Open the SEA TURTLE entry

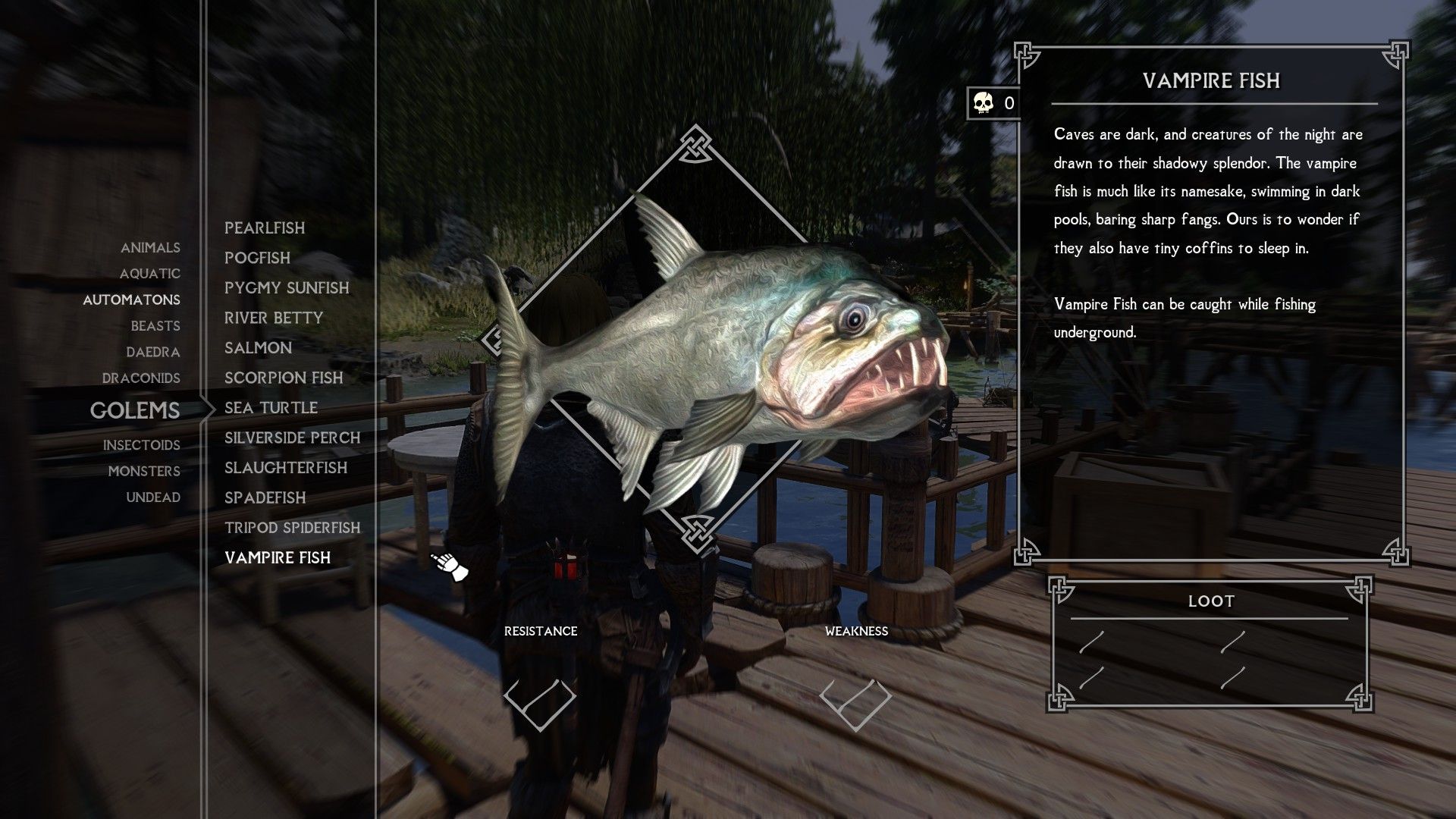270,407
